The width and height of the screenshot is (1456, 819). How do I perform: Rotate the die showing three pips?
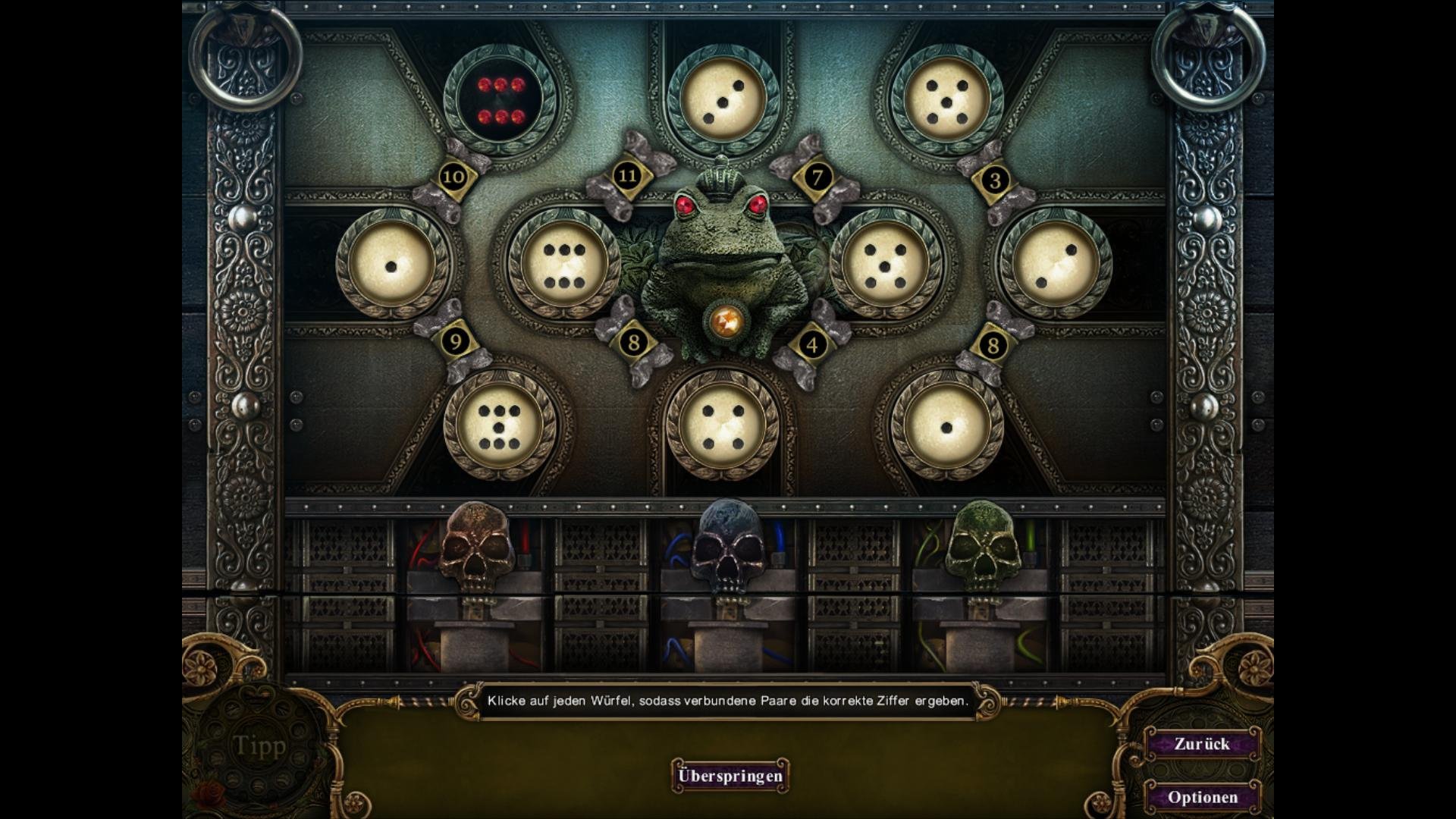pyautogui.click(x=723, y=101)
